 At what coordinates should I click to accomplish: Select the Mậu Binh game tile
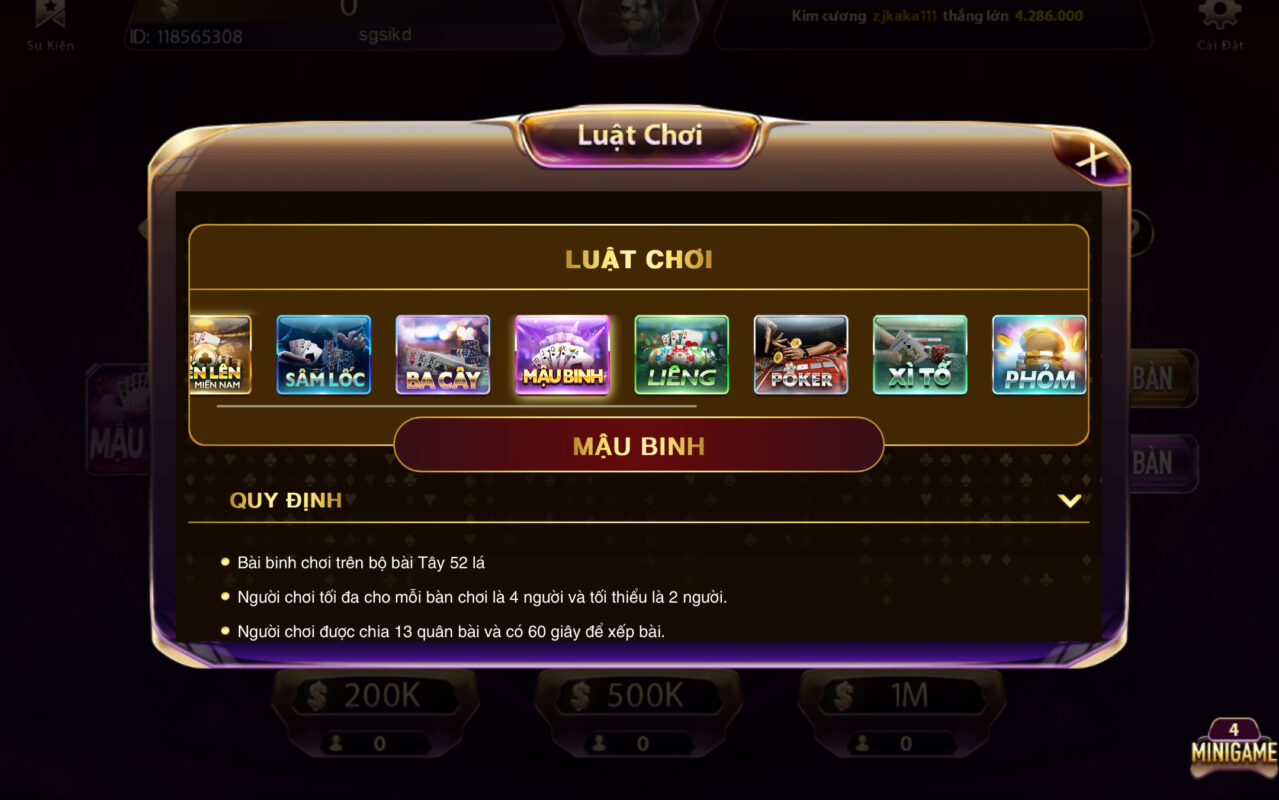click(x=562, y=355)
